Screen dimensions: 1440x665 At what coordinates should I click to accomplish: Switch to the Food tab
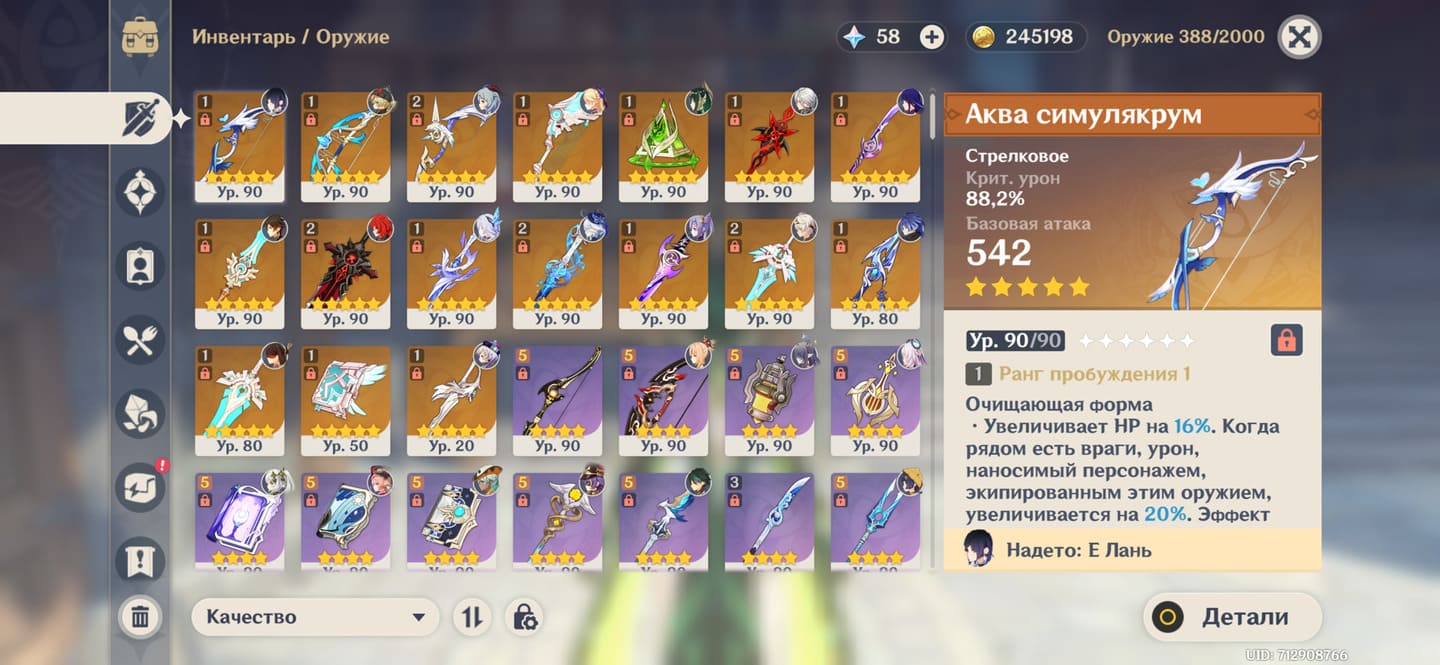pos(140,340)
